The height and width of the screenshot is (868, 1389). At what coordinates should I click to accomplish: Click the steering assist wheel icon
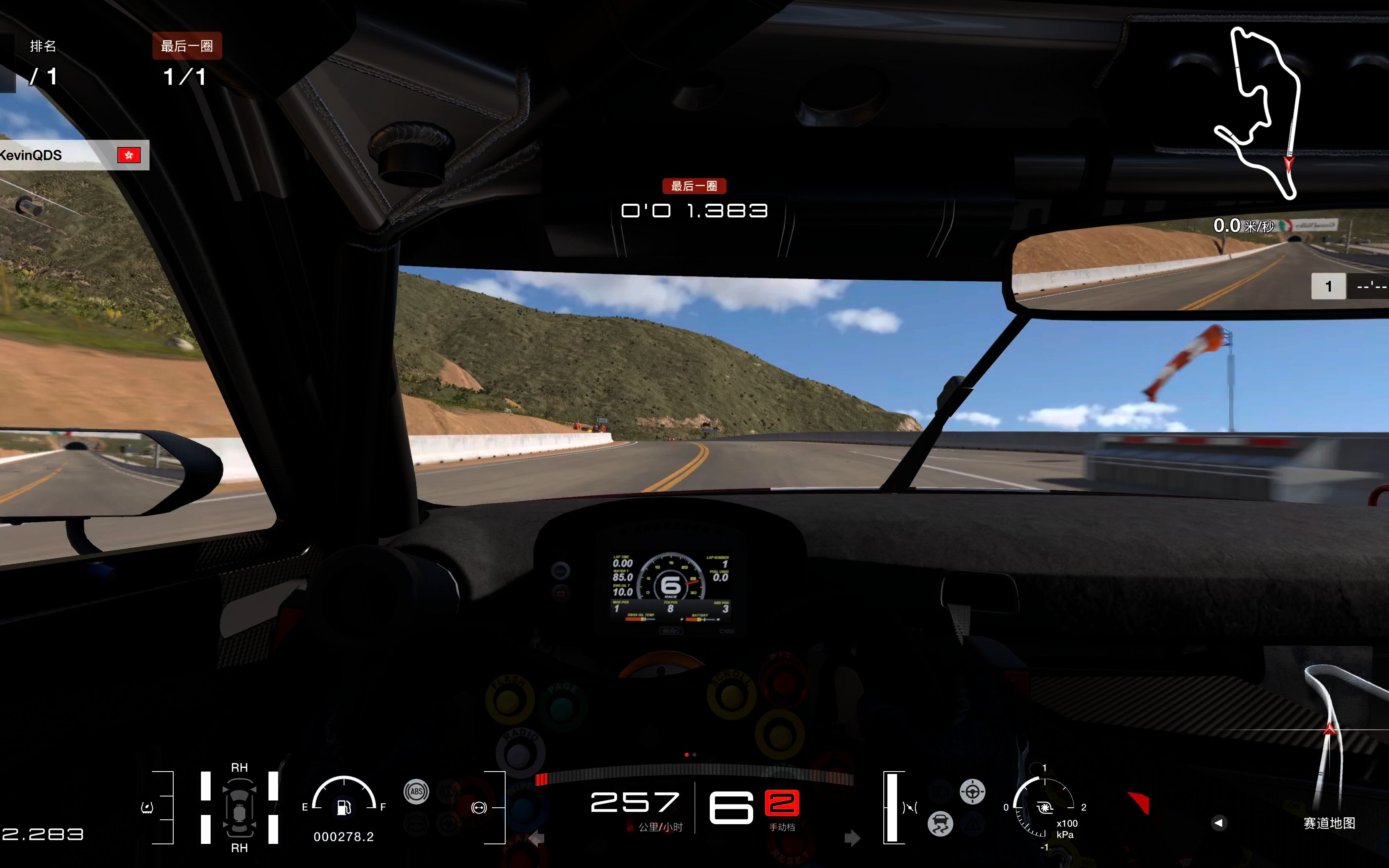coord(972,792)
